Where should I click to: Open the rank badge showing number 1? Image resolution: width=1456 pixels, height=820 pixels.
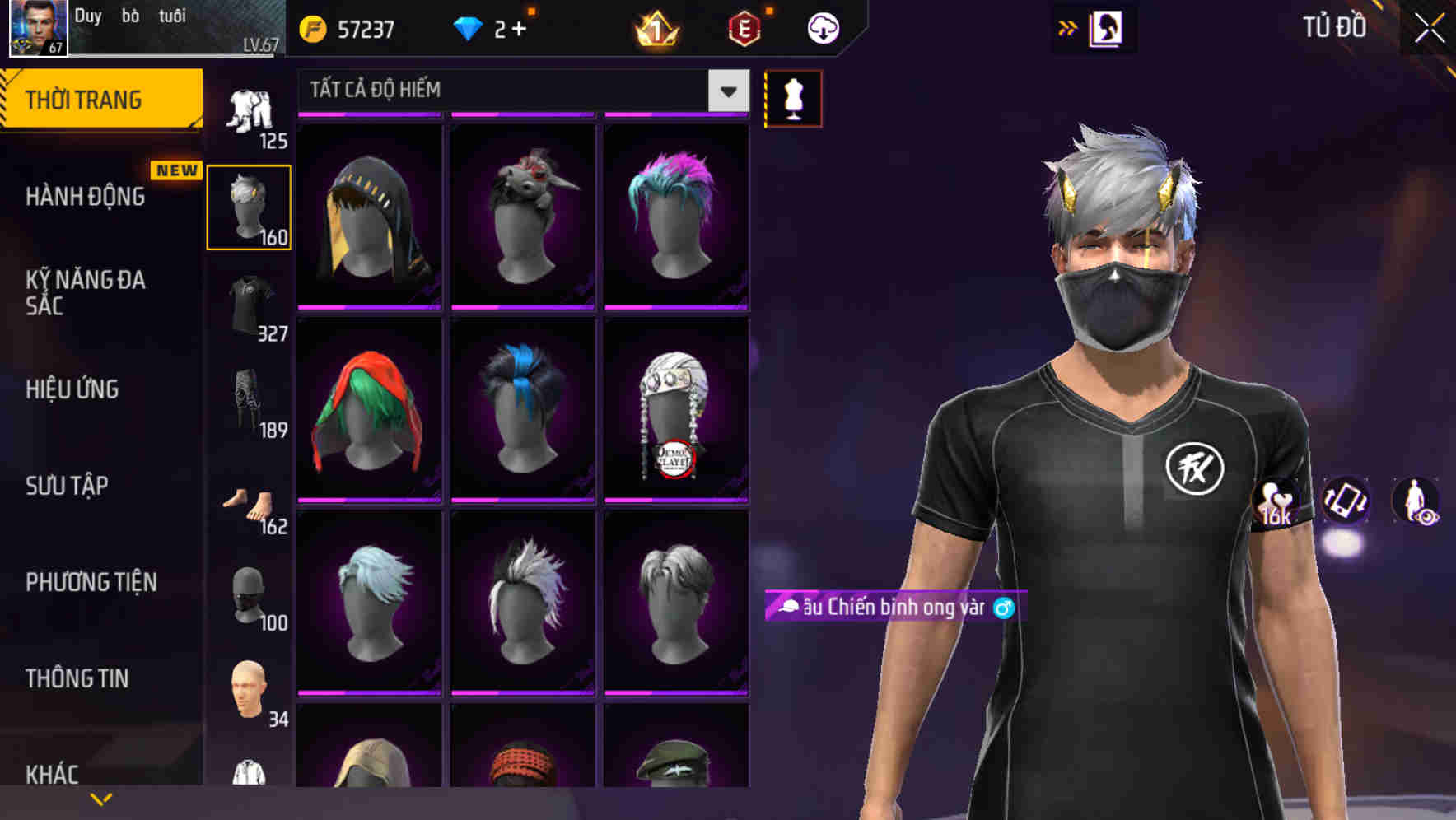click(x=655, y=27)
